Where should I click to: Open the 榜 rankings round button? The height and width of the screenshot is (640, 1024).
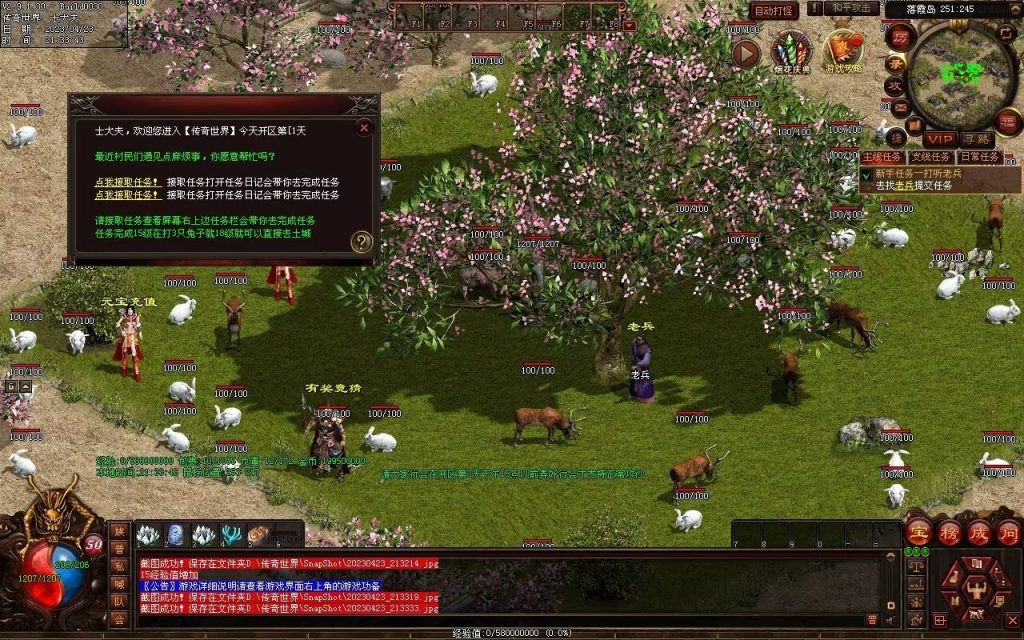(949, 532)
